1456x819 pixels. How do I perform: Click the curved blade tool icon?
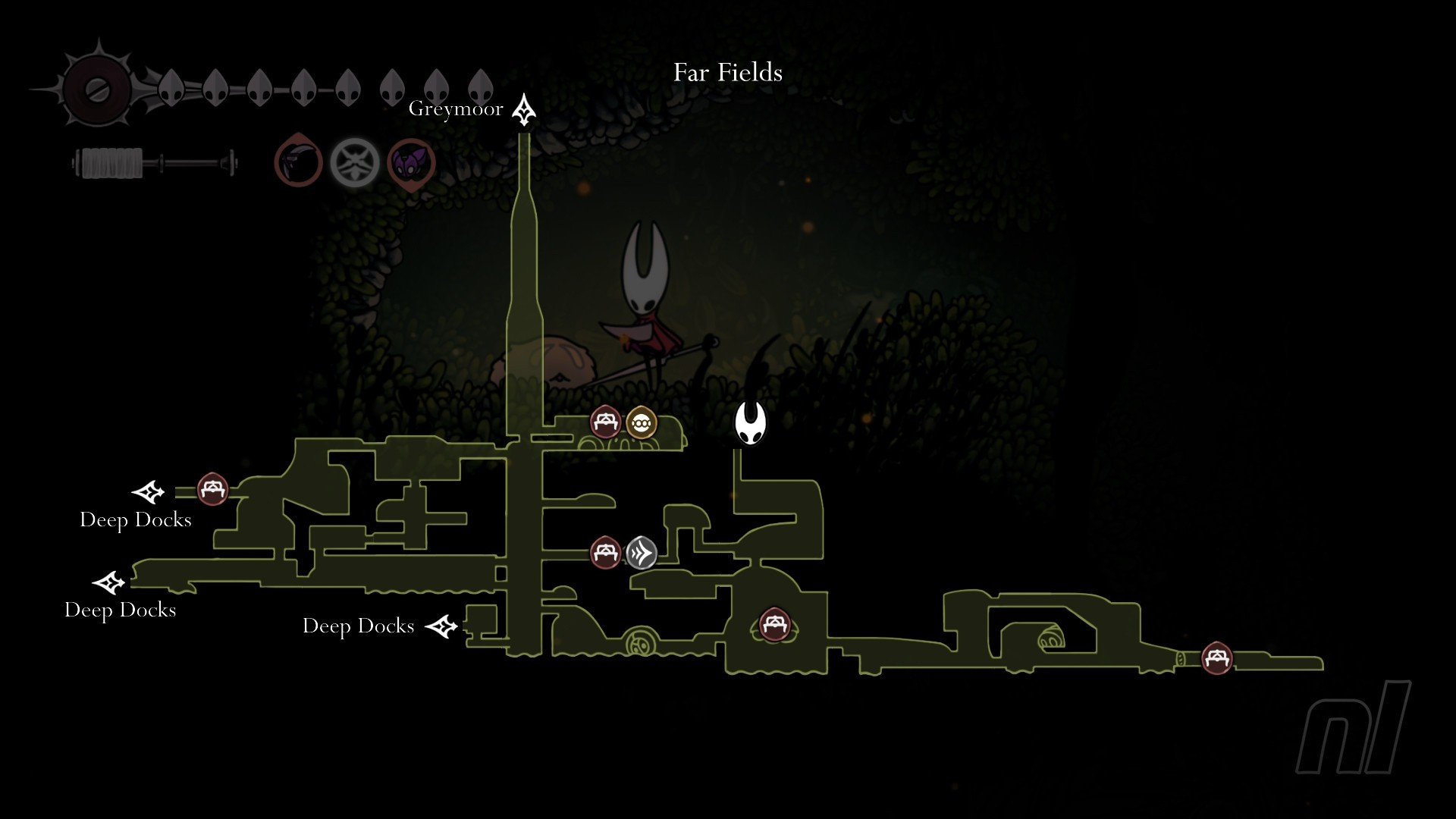(x=298, y=162)
